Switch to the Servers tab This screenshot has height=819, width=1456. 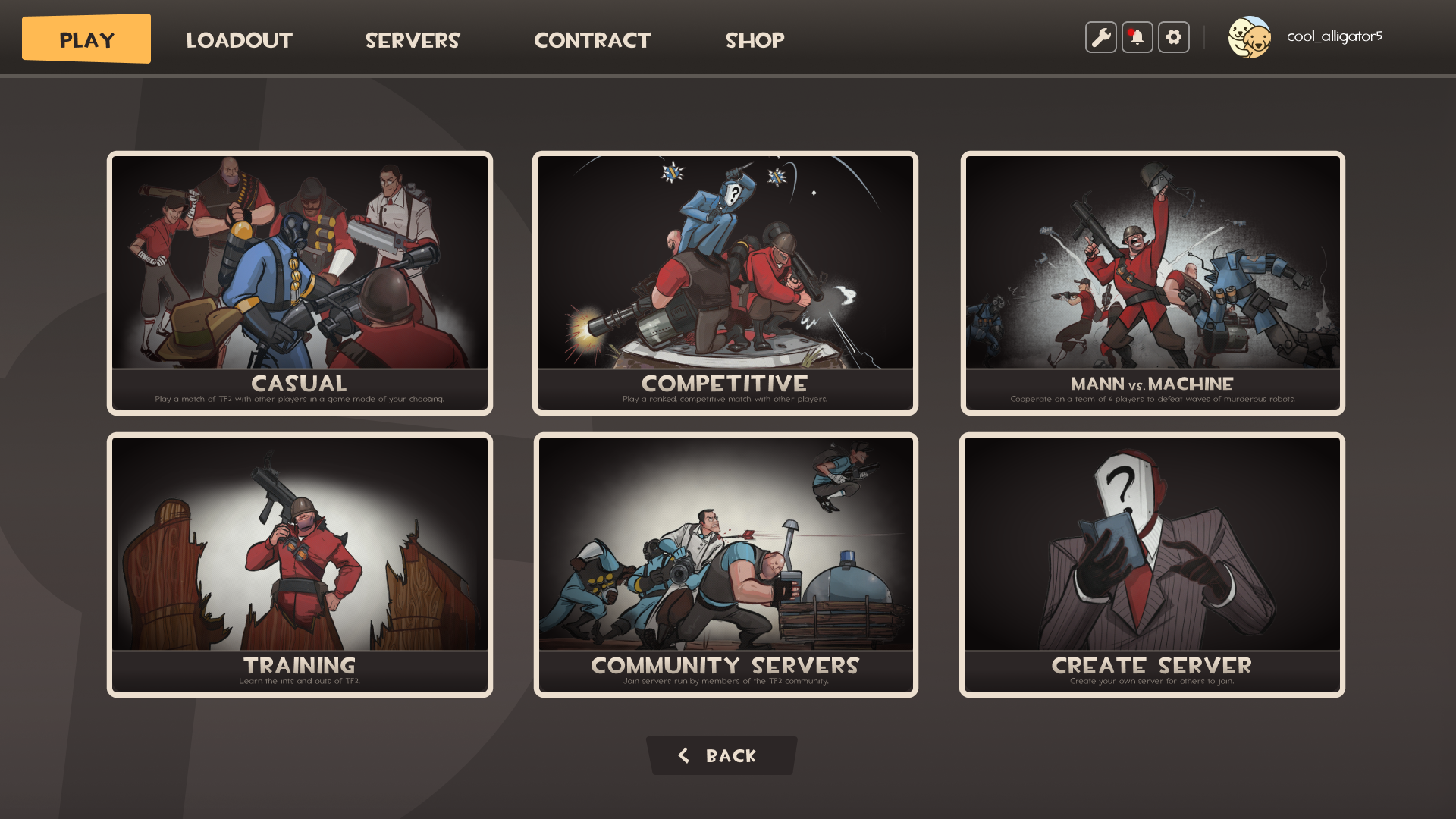413,40
